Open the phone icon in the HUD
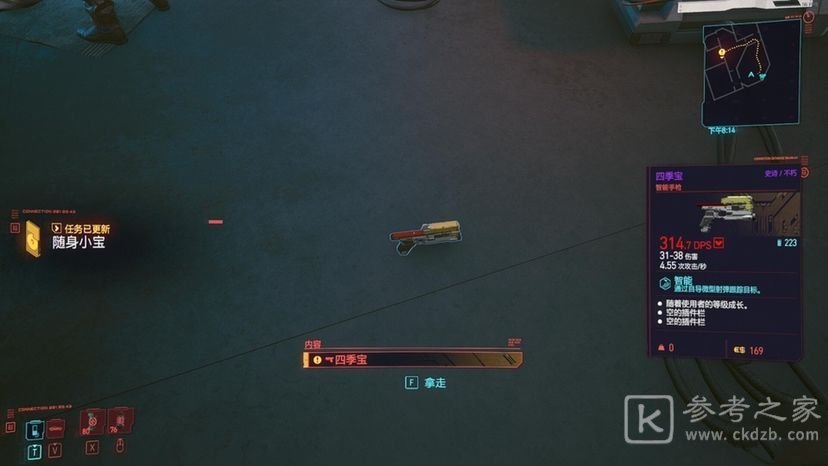The width and height of the screenshot is (828, 466). click(34, 430)
